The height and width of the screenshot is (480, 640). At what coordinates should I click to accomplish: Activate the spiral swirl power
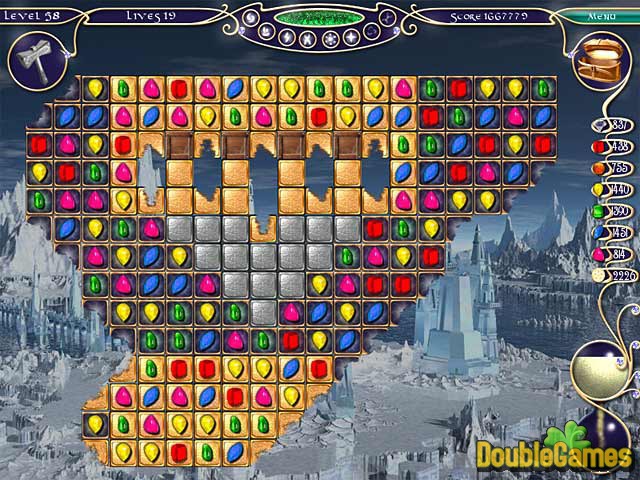250,18
